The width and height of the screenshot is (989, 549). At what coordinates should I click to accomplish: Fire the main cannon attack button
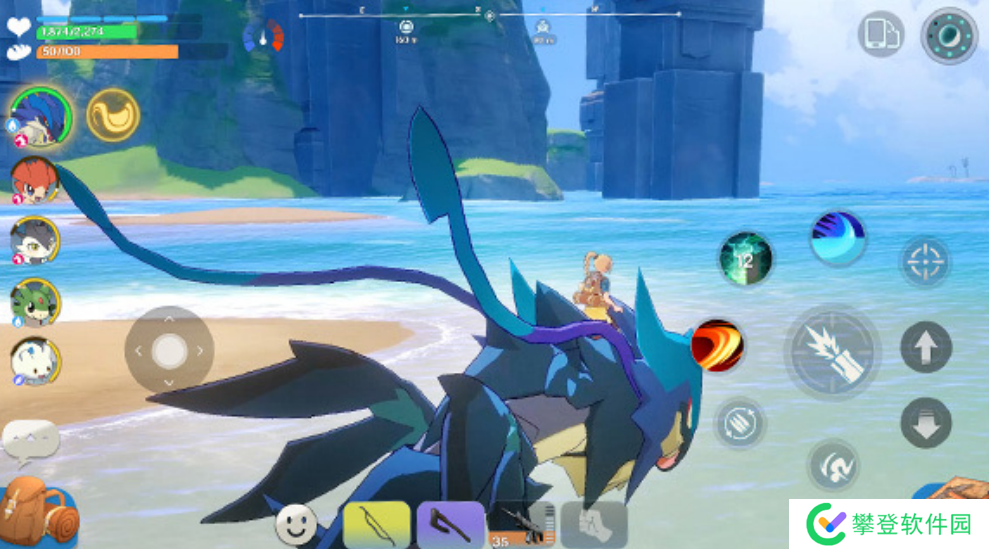[832, 352]
